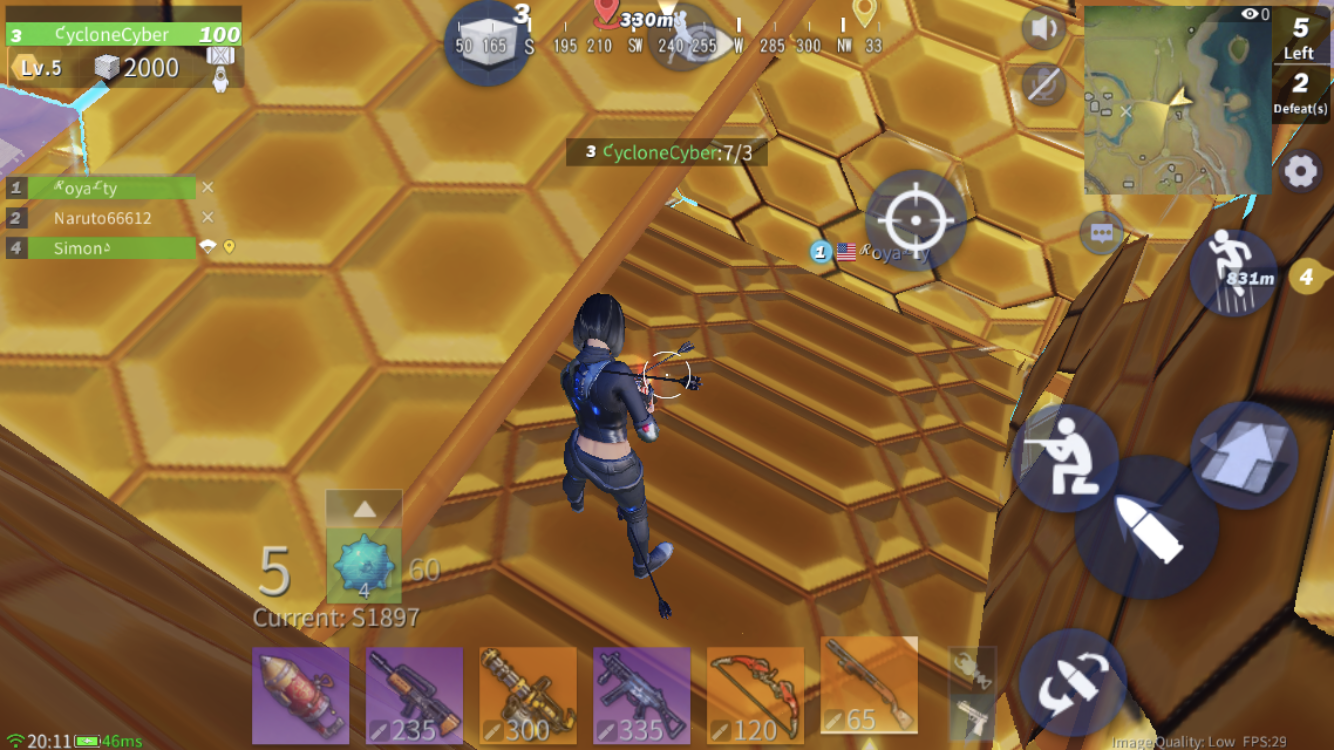
Task: Expand the minimap
Action: point(1176,99)
